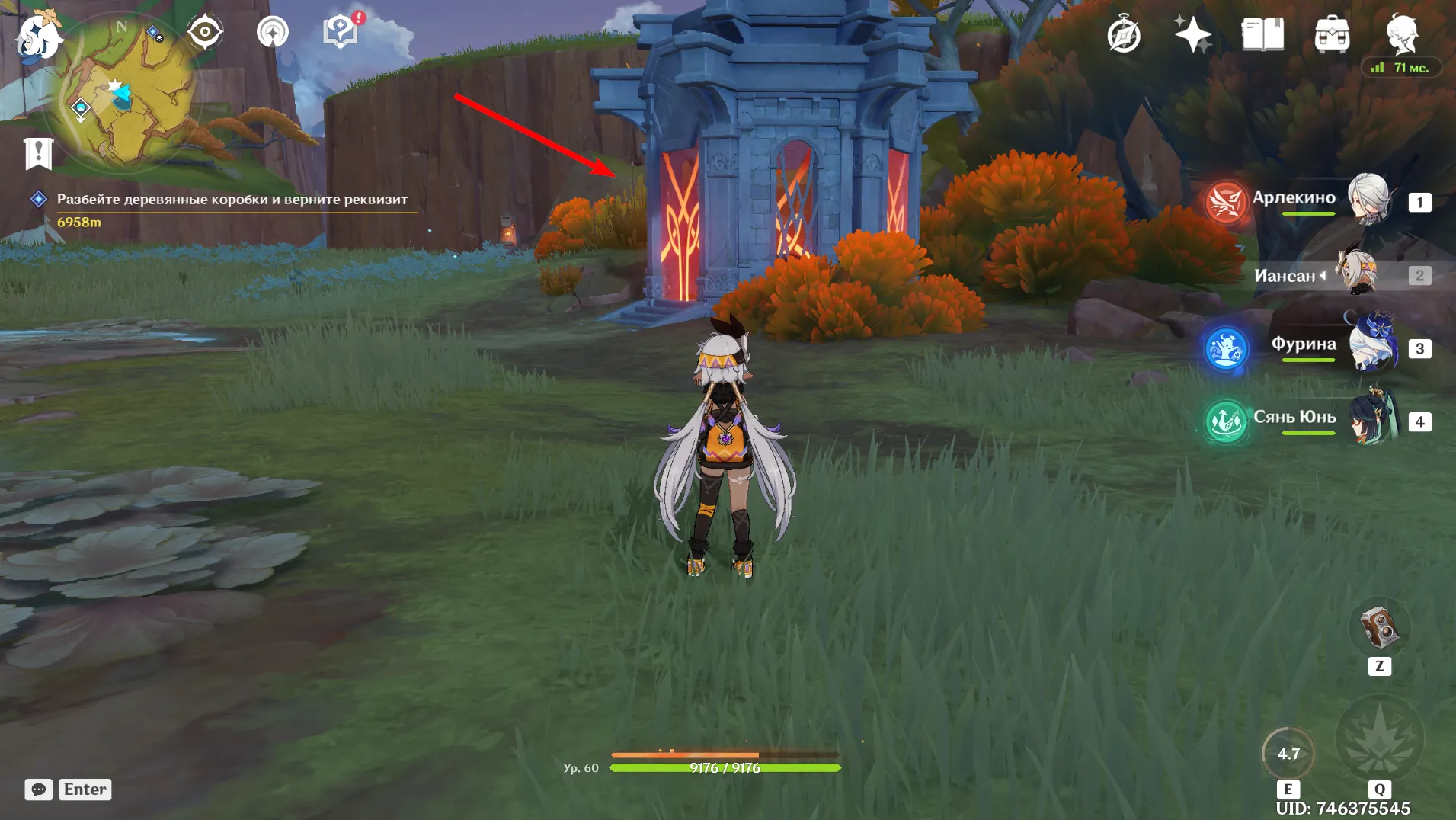Open the Adventurer Handbook compass icon
Screen dimensions: 1456x820
[x=1123, y=33]
